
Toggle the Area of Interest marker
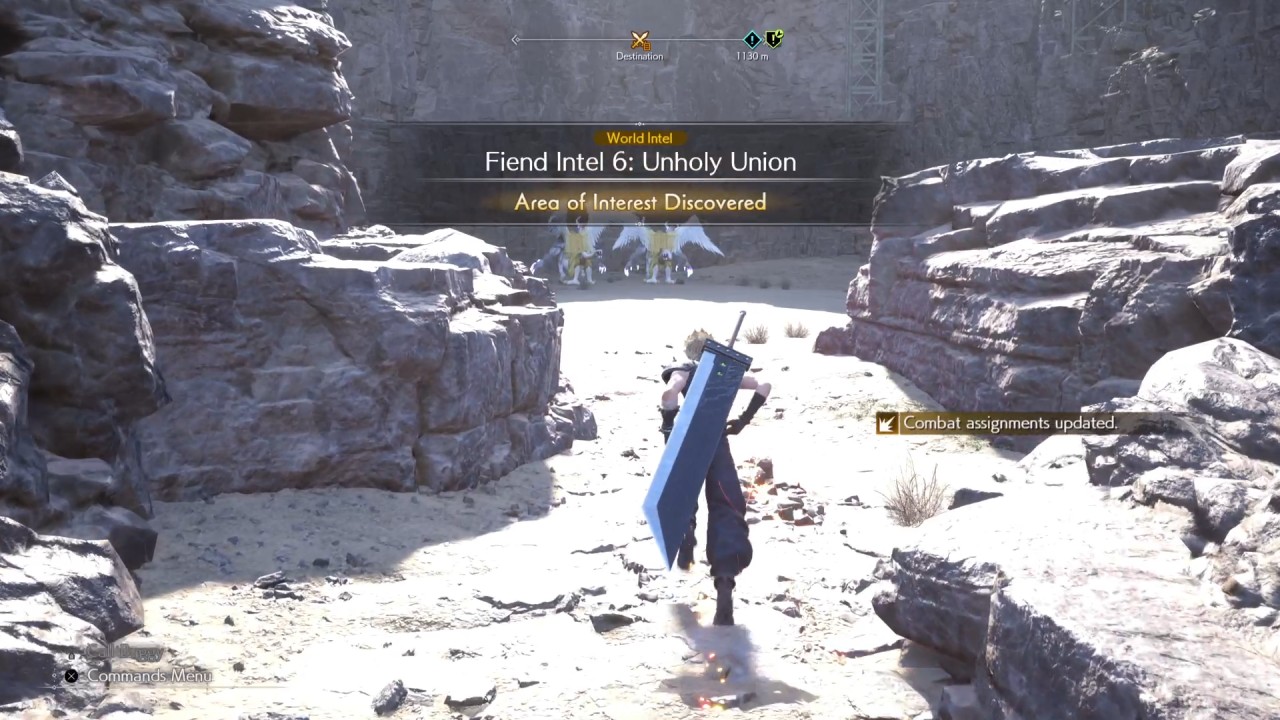pyautogui.click(x=640, y=202)
